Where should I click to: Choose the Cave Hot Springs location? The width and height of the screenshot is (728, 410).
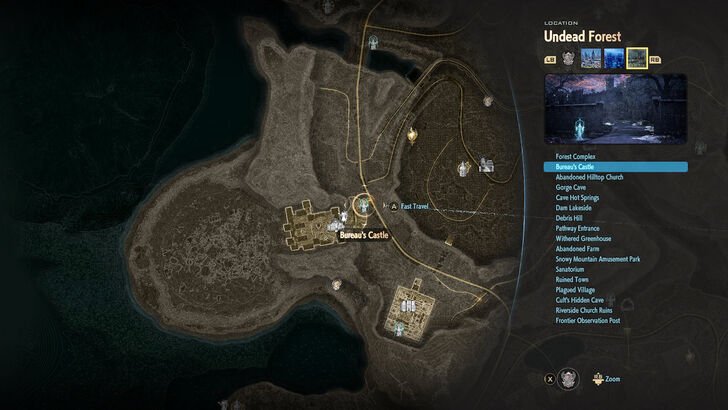[577, 197]
